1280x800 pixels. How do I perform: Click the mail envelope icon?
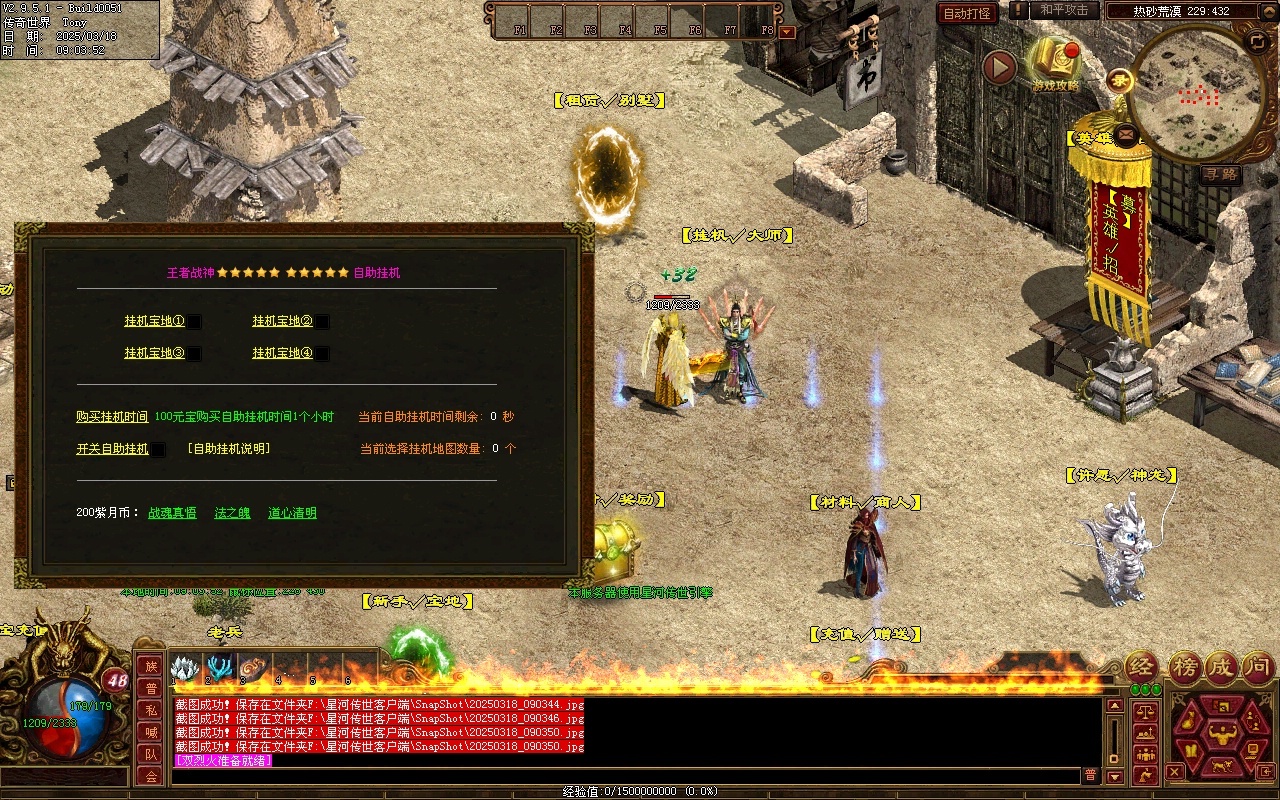click(x=1127, y=132)
